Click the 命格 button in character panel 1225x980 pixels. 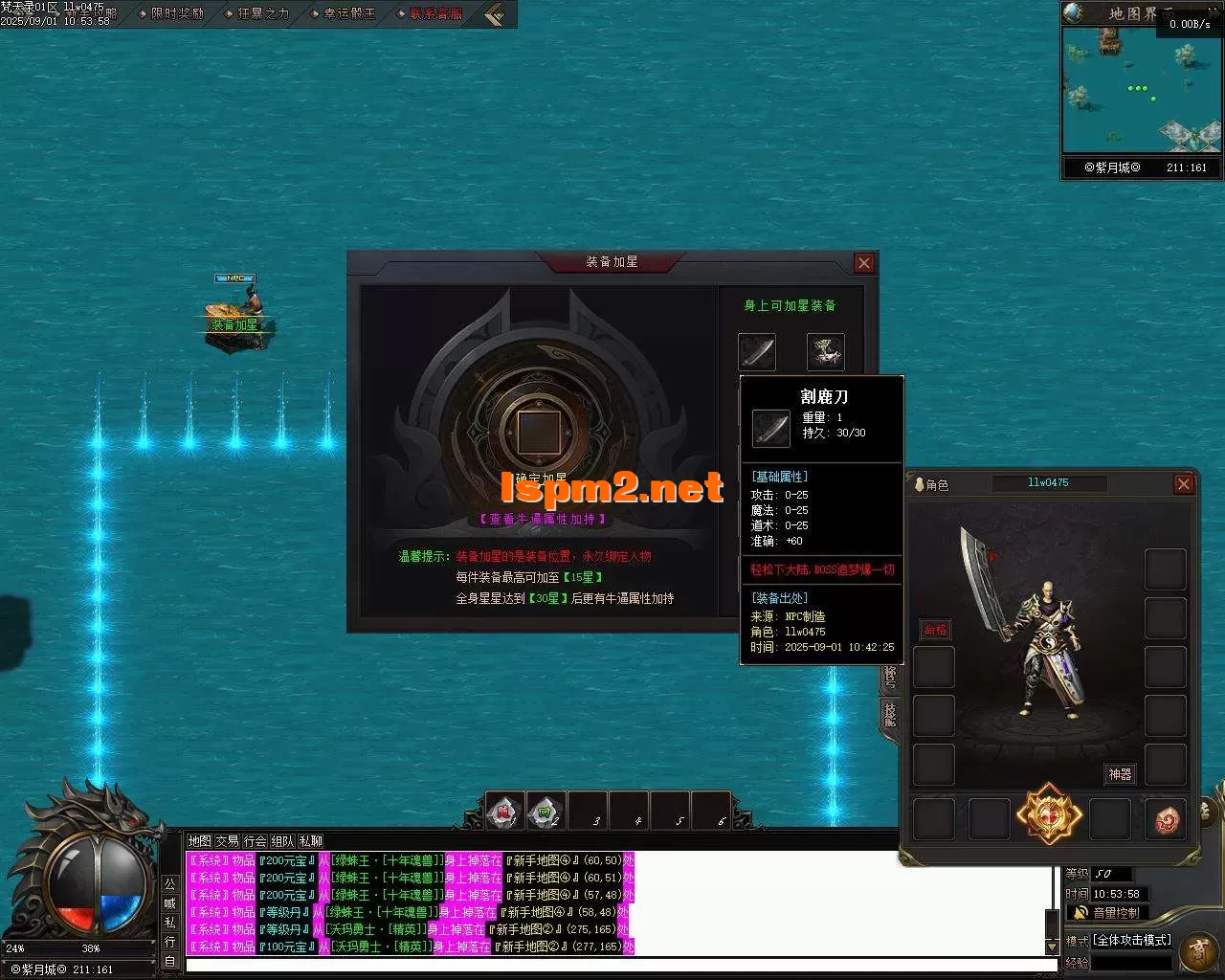[x=934, y=629]
